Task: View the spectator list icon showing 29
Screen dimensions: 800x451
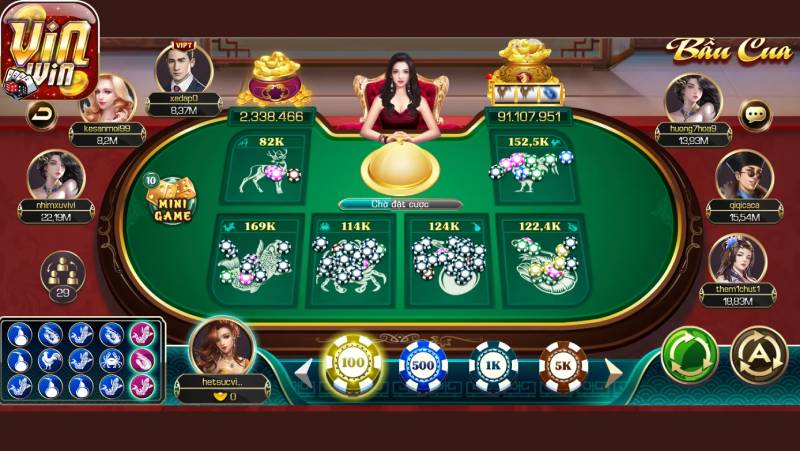Action: click(x=62, y=276)
